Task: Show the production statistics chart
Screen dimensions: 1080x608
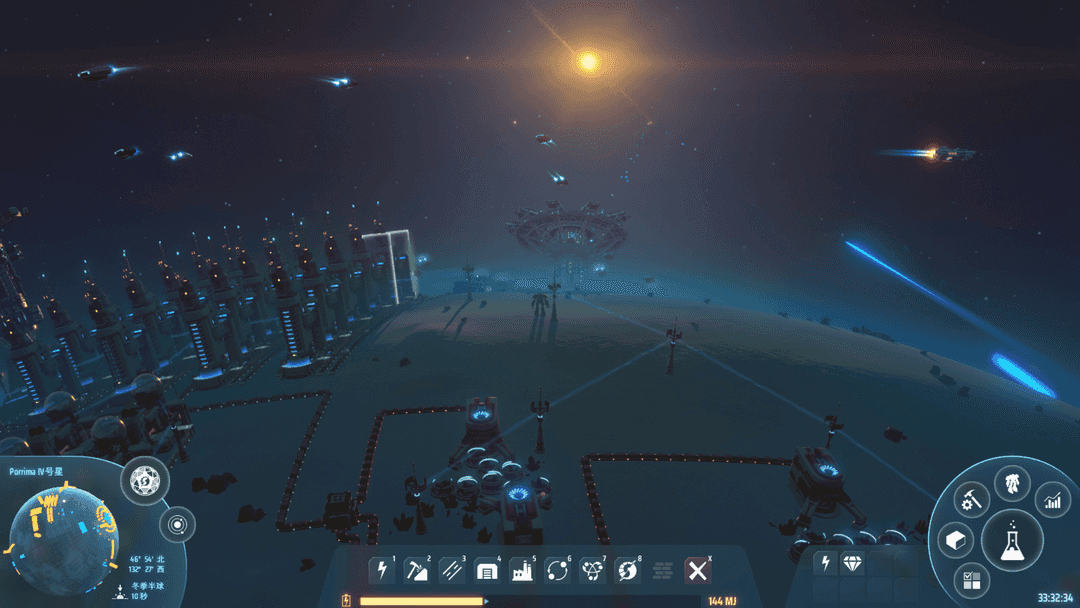Action: pyautogui.click(x=1052, y=499)
